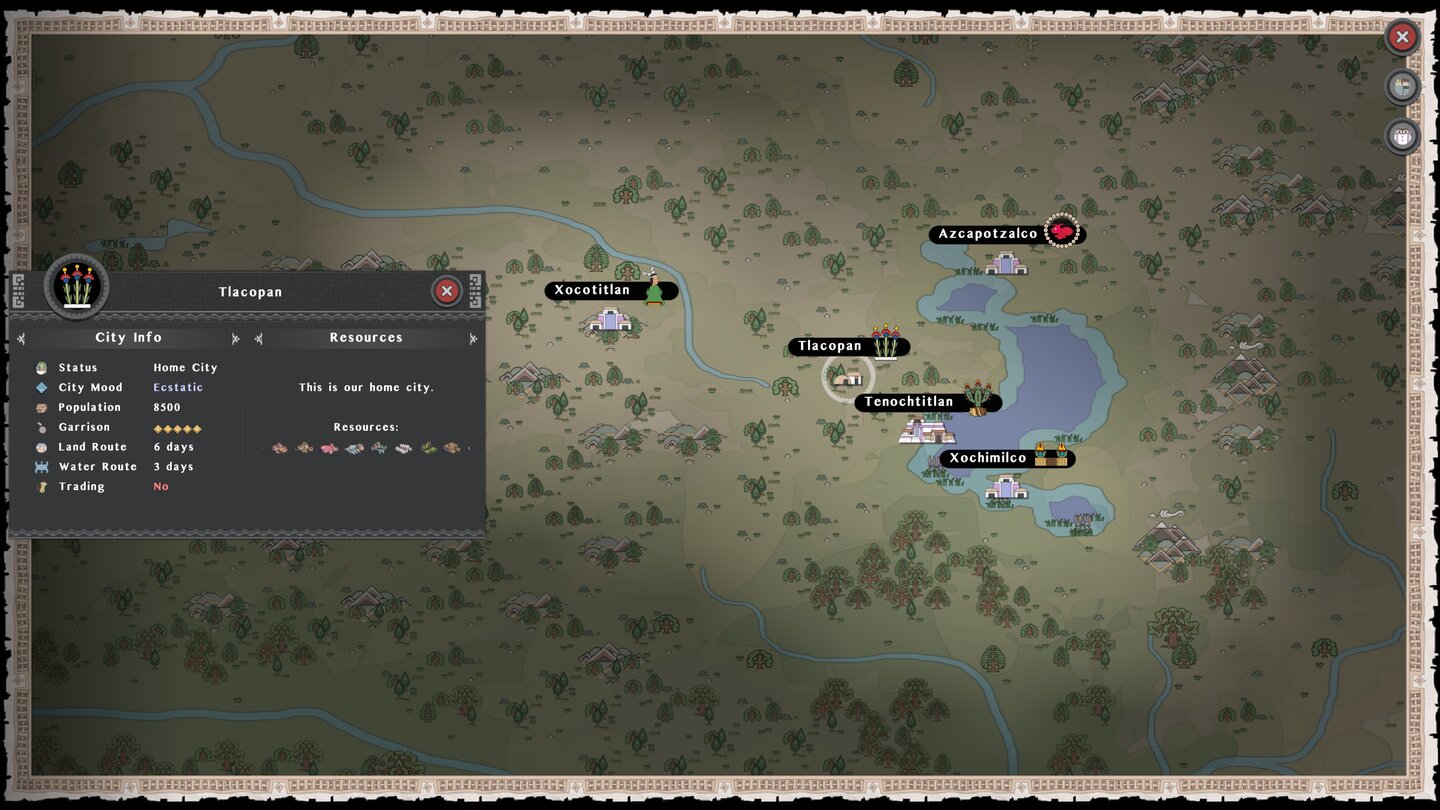Click the Ecstatic city mood value
The height and width of the screenshot is (810, 1440).
(x=178, y=387)
